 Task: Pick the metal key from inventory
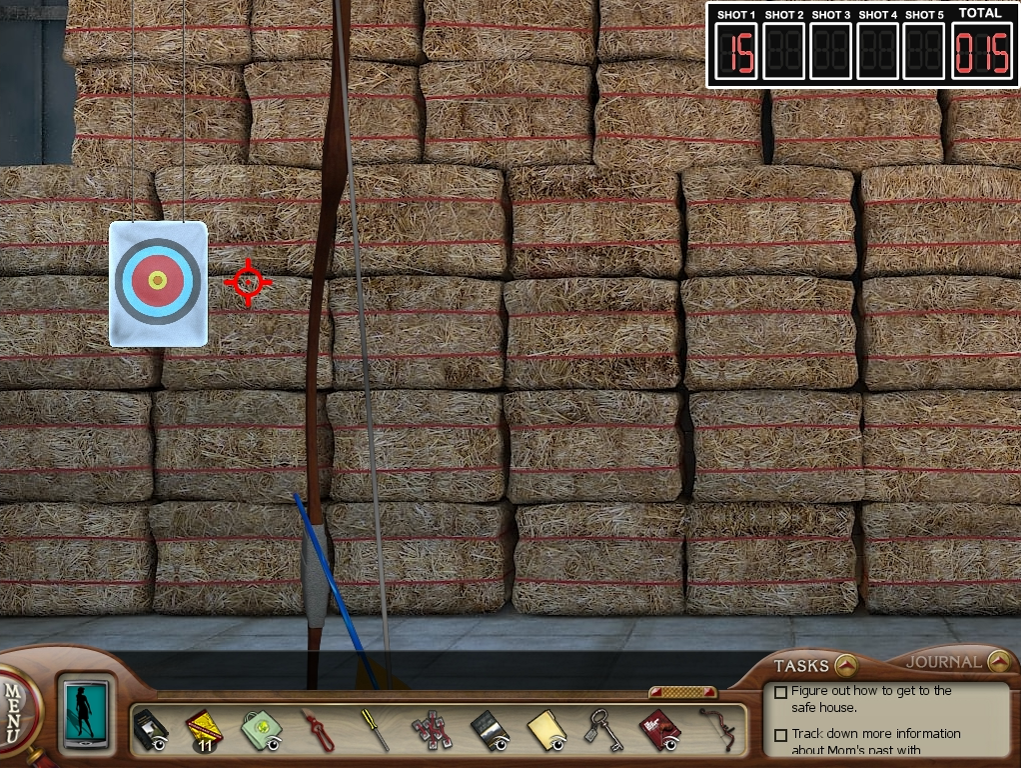coord(603,729)
